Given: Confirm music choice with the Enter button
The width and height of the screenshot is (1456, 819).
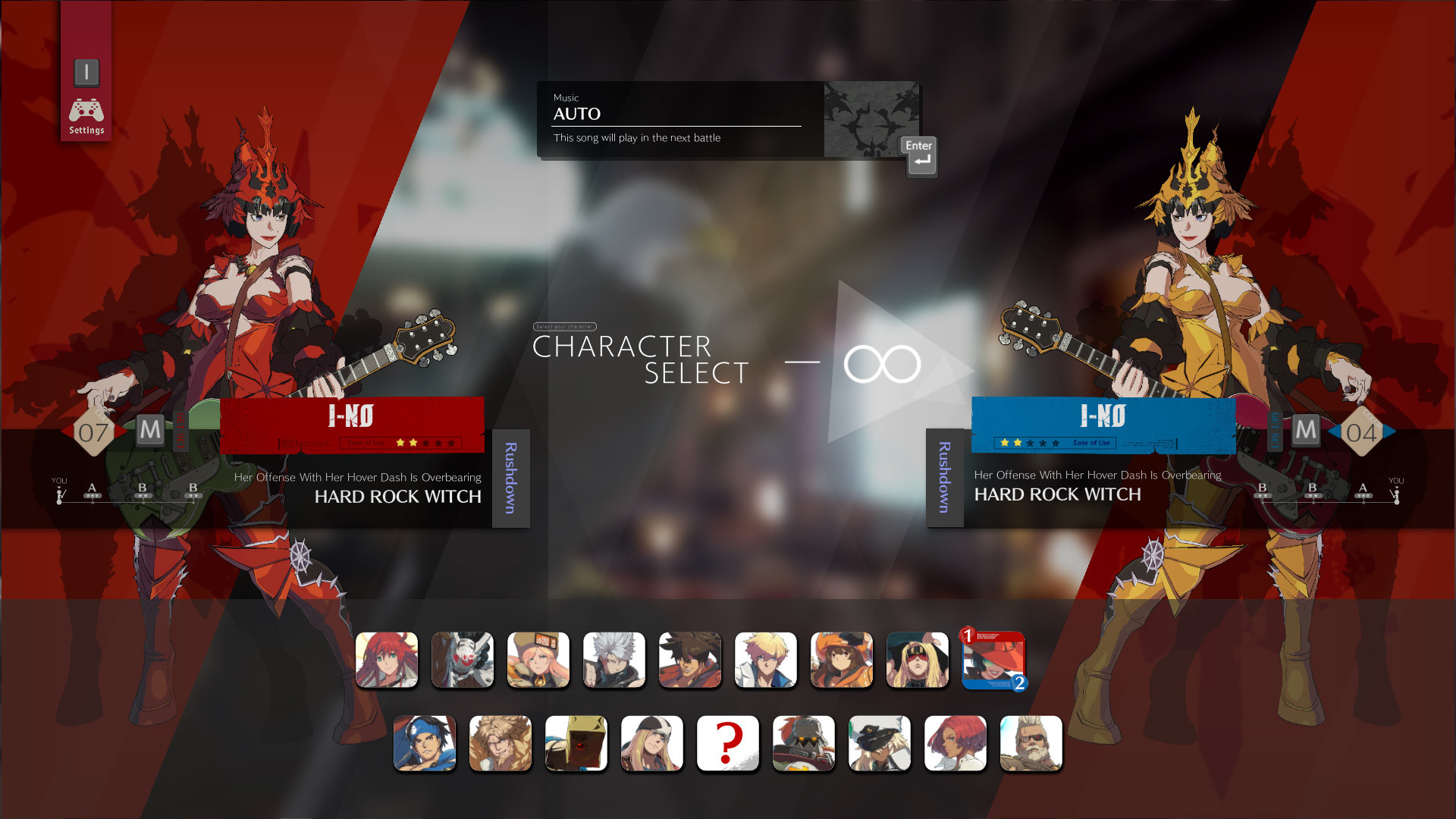Looking at the screenshot, I should coord(918,155).
